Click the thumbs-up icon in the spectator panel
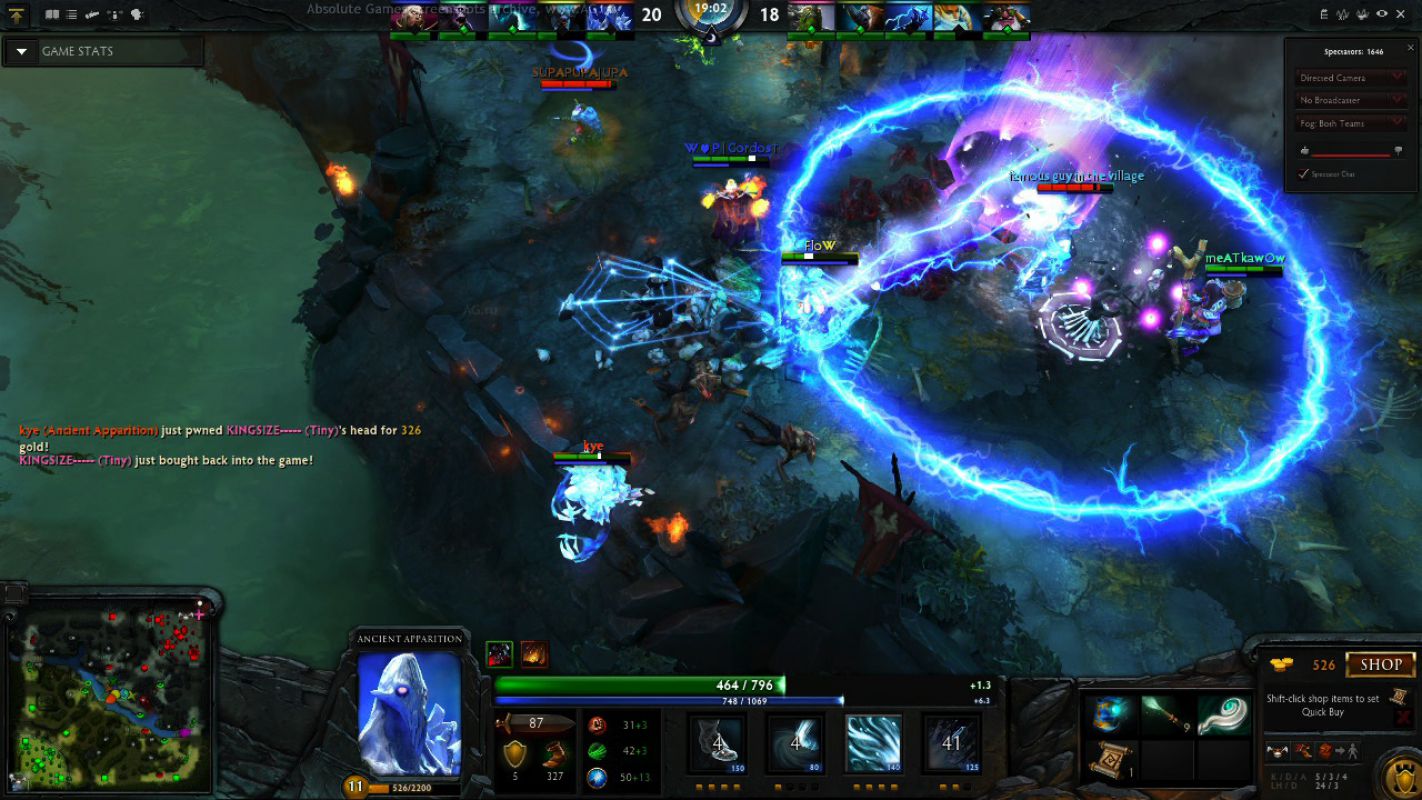 pos(1305,149)
